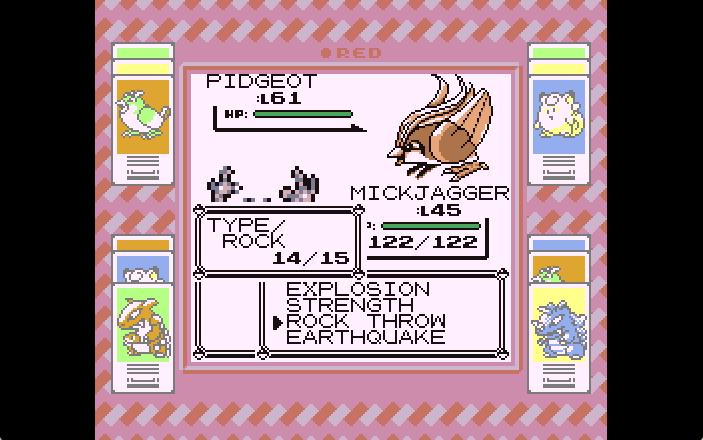
Task: Choose STRENGTH from the move list
Action: [x=349, y=305]
